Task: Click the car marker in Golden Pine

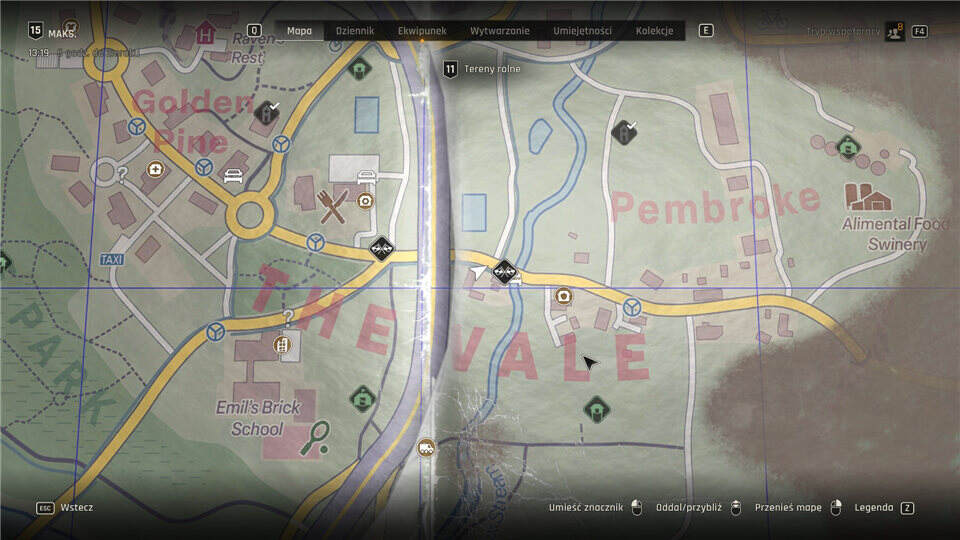Action: click(x=233, y=176)
